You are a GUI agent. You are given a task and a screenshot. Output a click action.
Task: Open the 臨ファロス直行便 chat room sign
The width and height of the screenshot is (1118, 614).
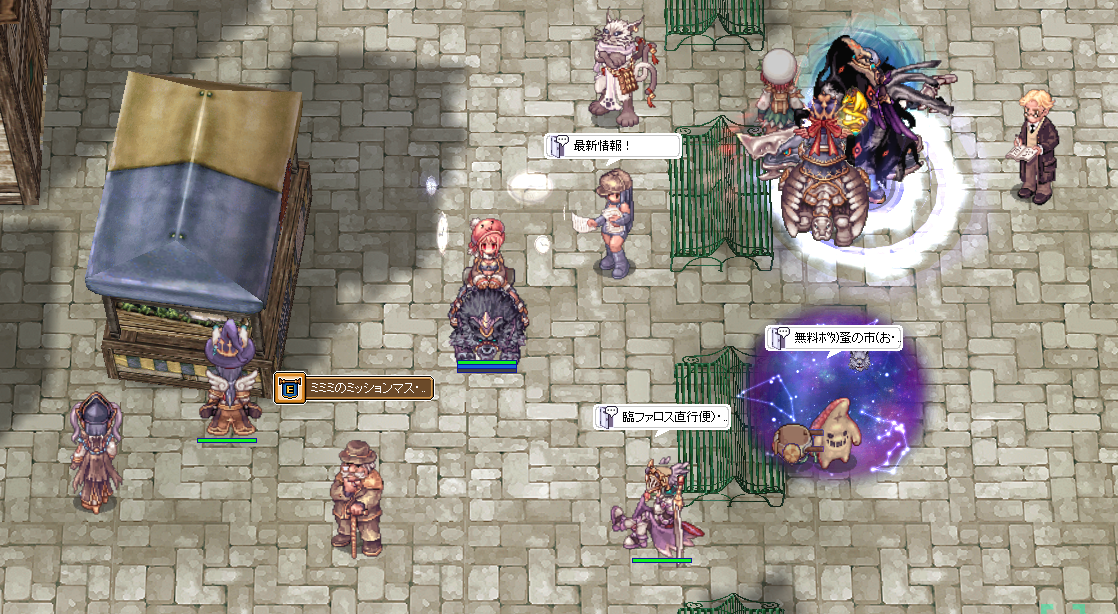pyautogui.click(x=662, y=417)
